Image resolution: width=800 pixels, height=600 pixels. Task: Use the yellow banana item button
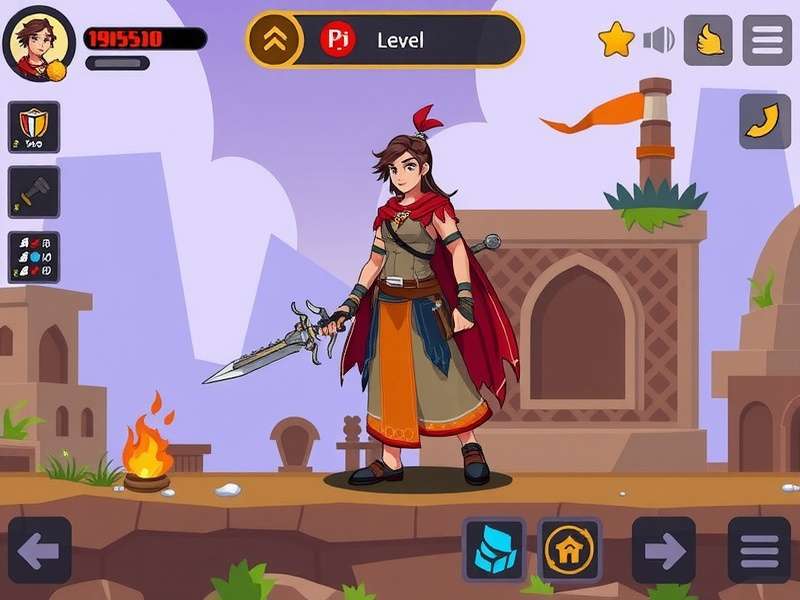coord(765,121)
